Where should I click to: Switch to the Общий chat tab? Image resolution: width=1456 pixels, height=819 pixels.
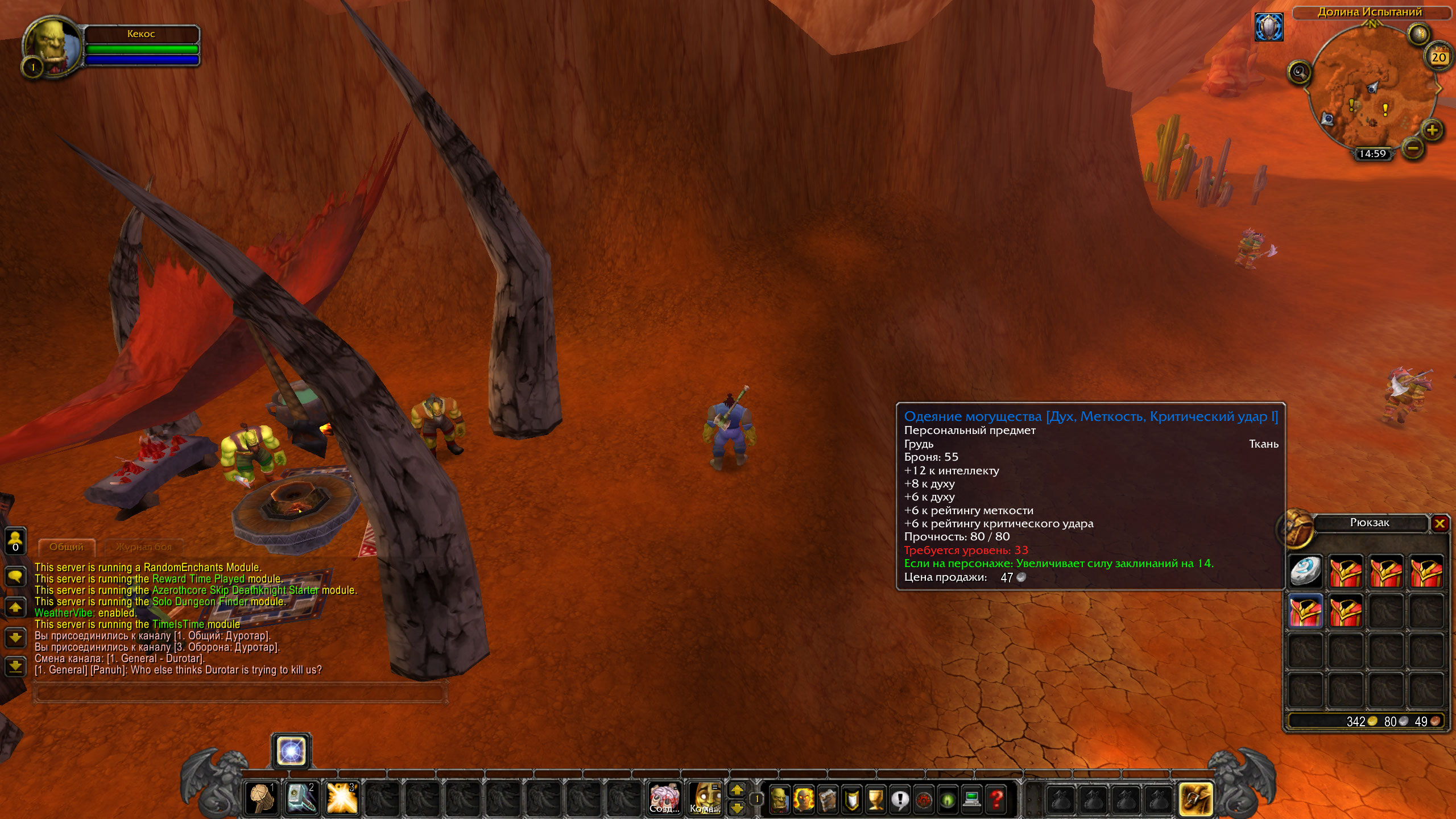[x=66, y=547]
